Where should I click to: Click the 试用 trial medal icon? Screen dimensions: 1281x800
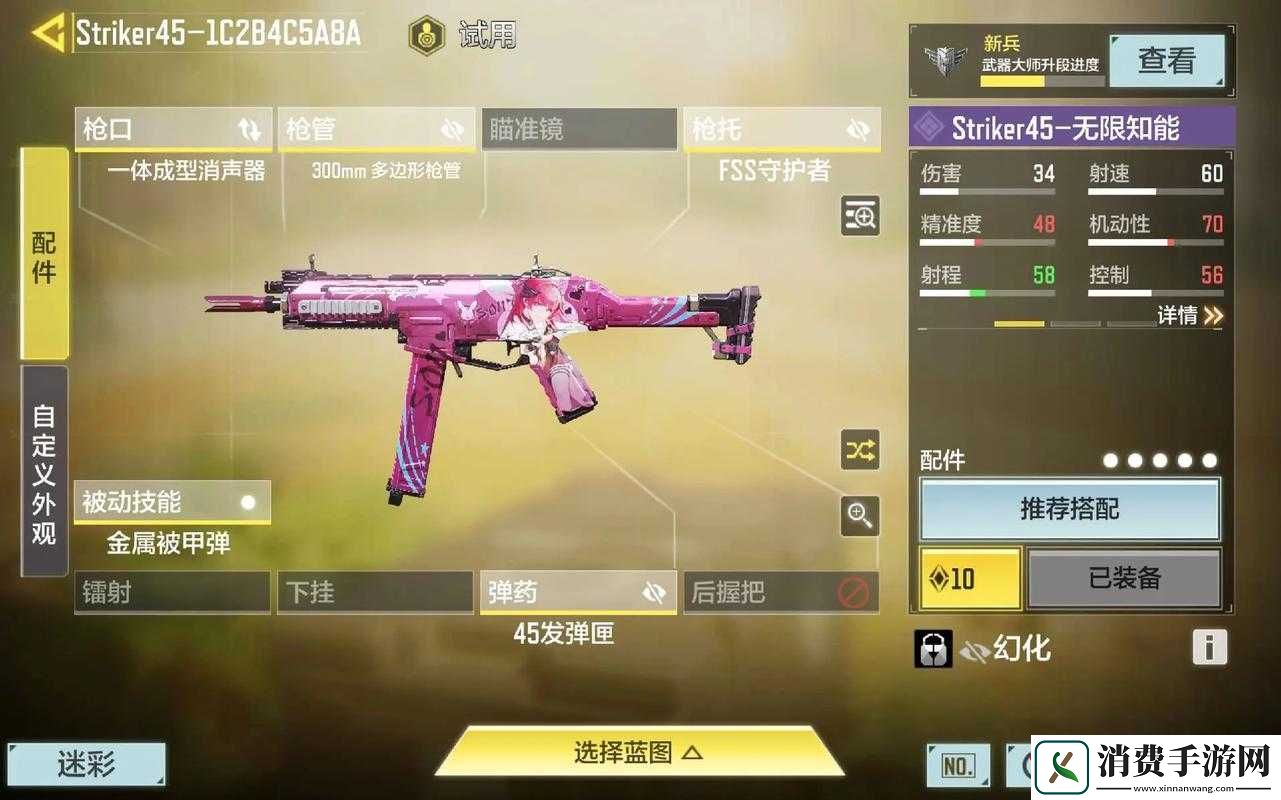pos(426,33)
